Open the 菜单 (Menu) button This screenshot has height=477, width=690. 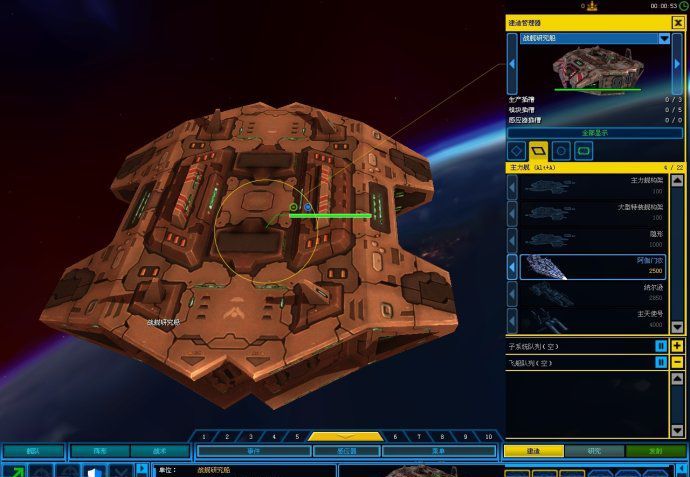coord(439,451)
